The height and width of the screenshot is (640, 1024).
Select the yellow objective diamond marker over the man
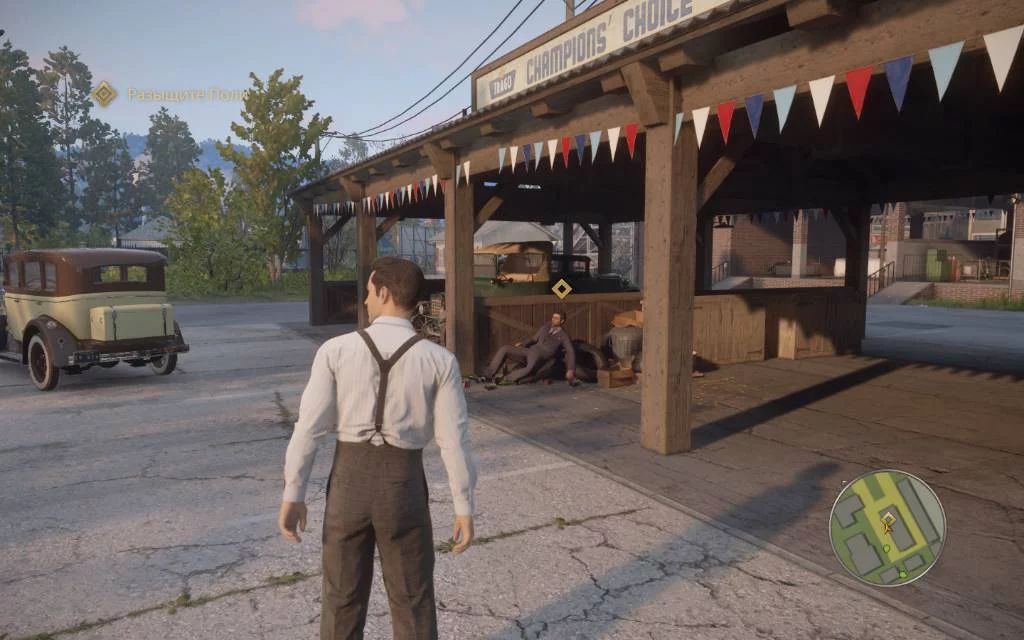[562, 289]
